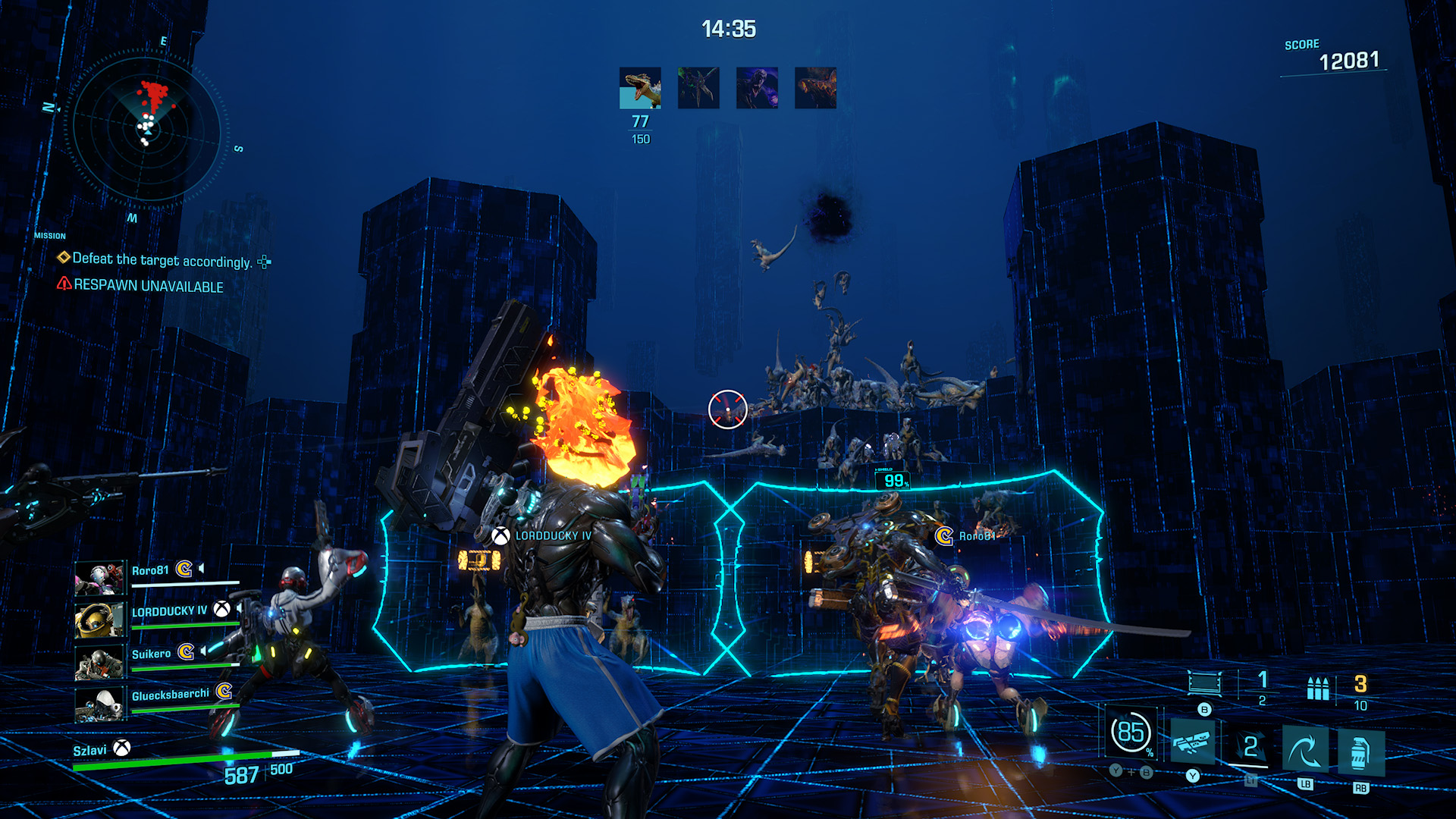Select the raptor target portrait

tap(640, 88)
